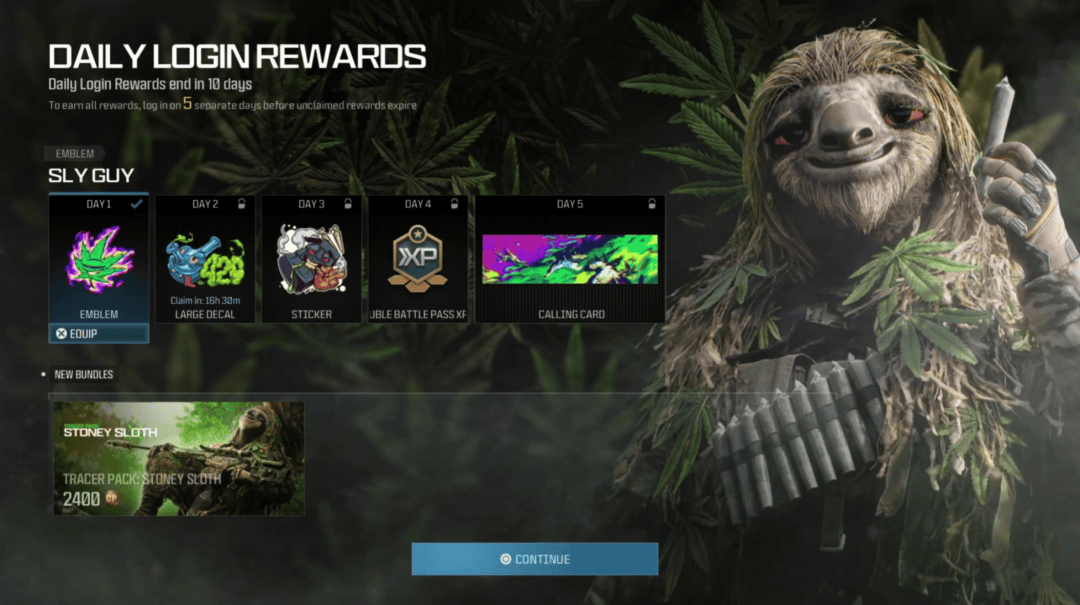
Task: Pick the Day 4 Double Battle Pass XP token
Action: point(418,259)
